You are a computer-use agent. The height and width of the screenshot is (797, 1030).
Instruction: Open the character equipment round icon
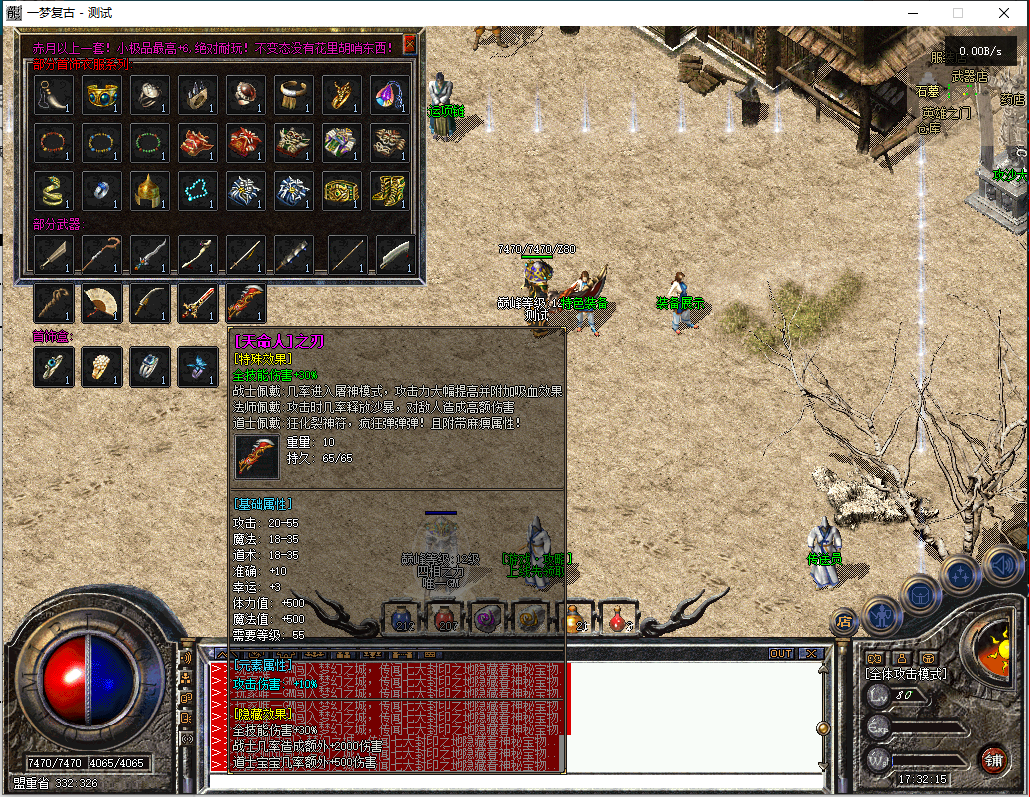coord(882,613)
